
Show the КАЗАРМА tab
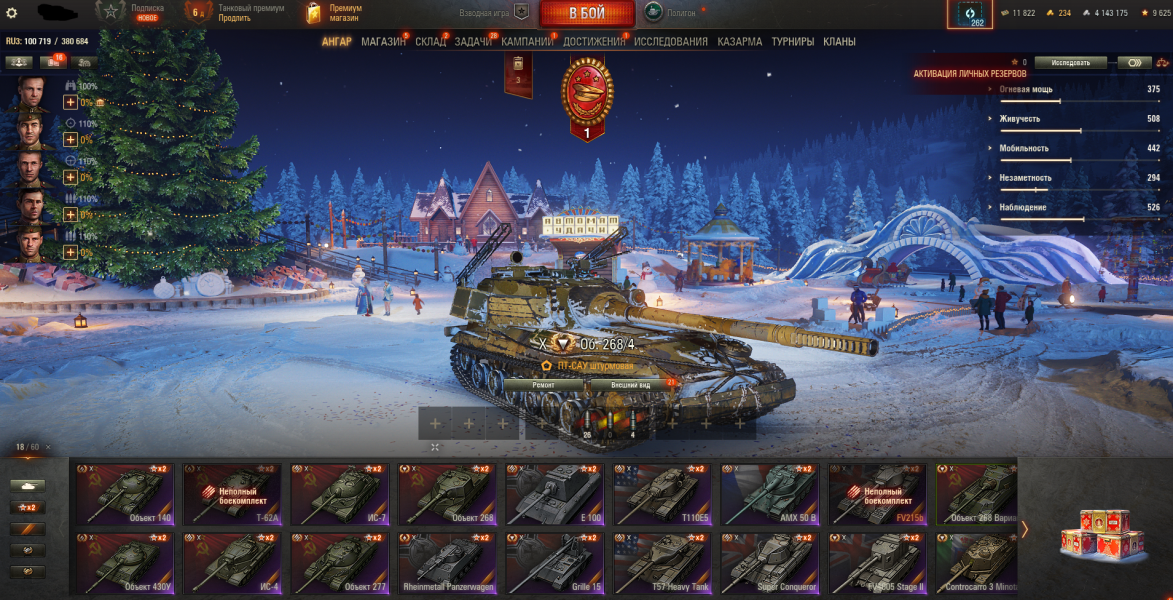[x=739, y=42]
